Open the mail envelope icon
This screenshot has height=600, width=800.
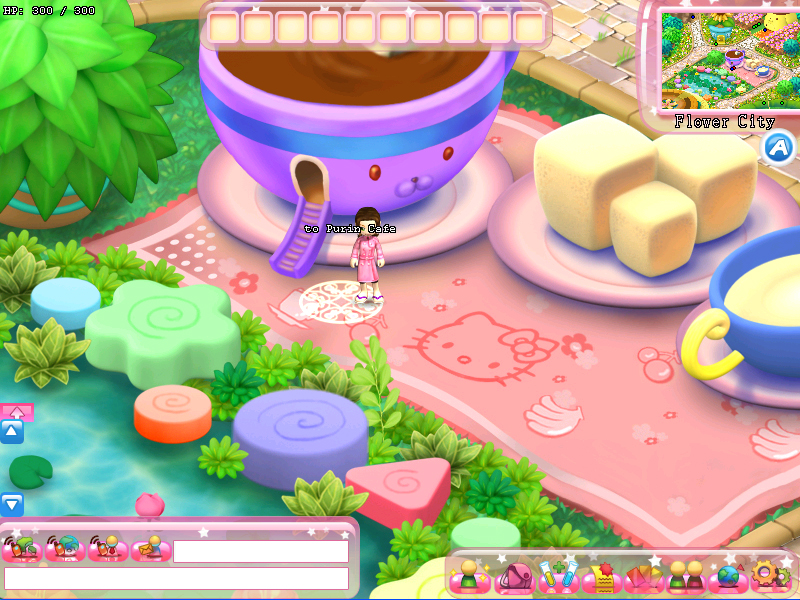click(x=151, y=549)
